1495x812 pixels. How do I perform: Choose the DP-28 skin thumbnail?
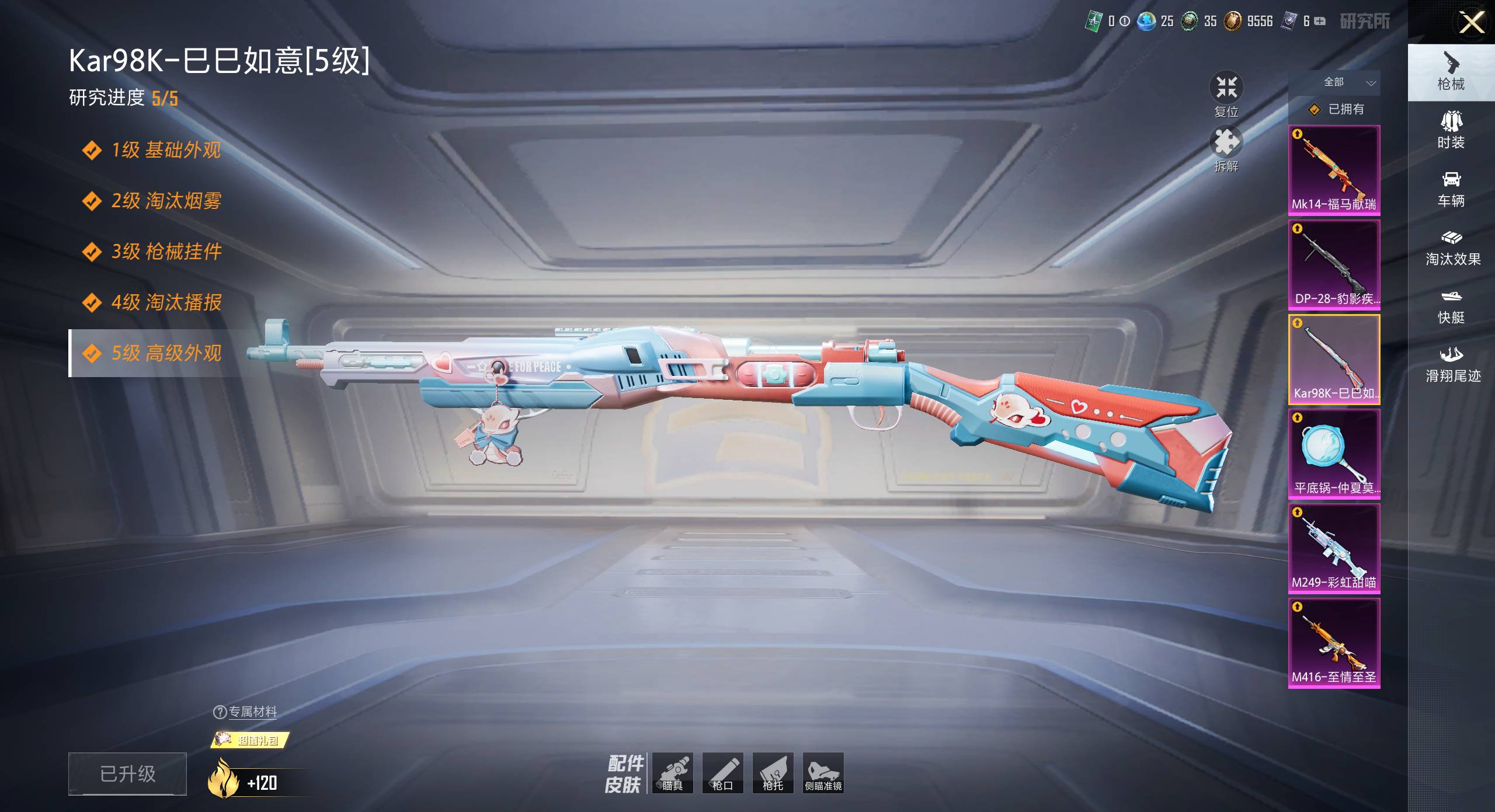tap(1334, 264)
